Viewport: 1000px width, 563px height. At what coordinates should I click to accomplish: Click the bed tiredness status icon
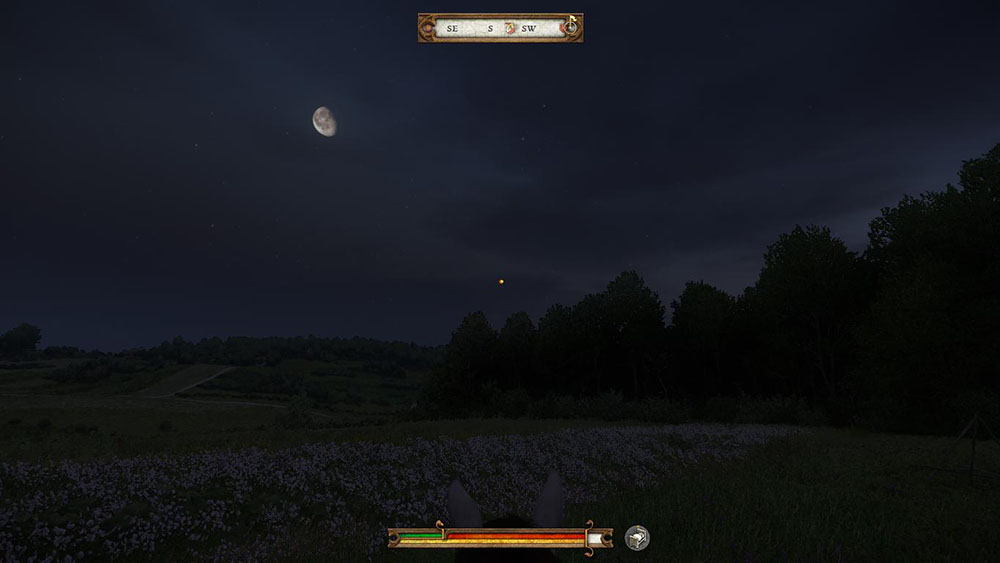[637, 538]
